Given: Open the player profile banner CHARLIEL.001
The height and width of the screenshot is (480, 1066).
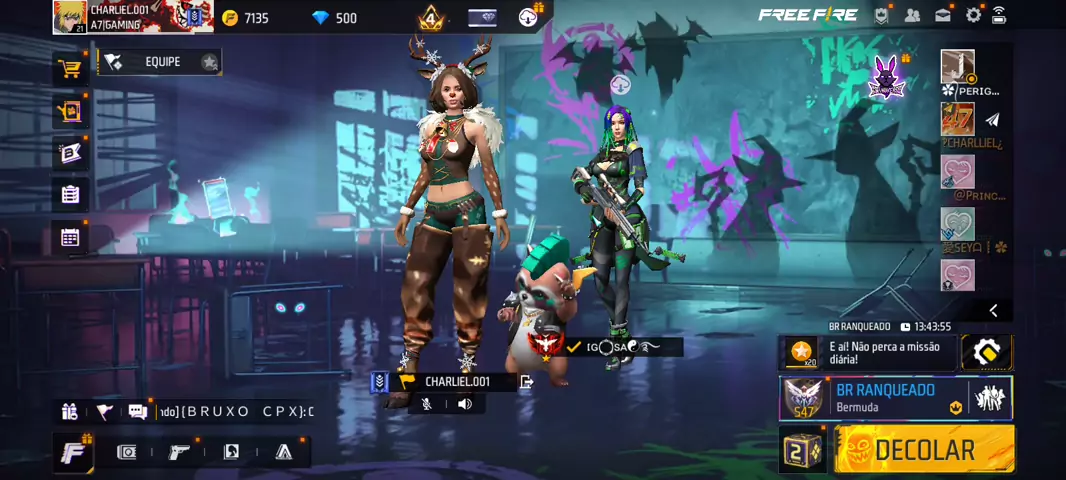Looking at the screenshot, I should pyautogui.click(x=132, y=16).
